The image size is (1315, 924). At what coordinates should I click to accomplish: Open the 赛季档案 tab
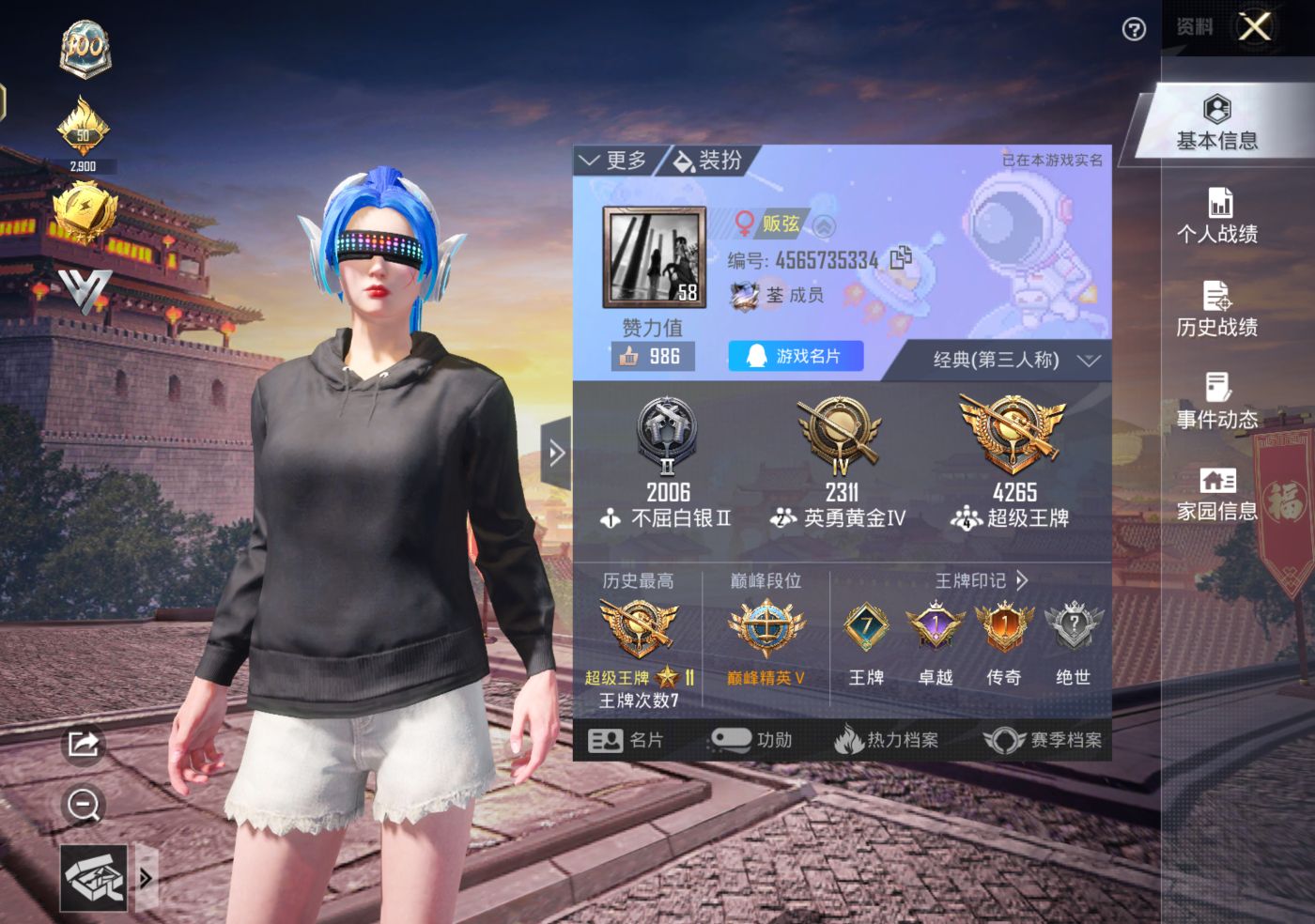pos(1043,740)
